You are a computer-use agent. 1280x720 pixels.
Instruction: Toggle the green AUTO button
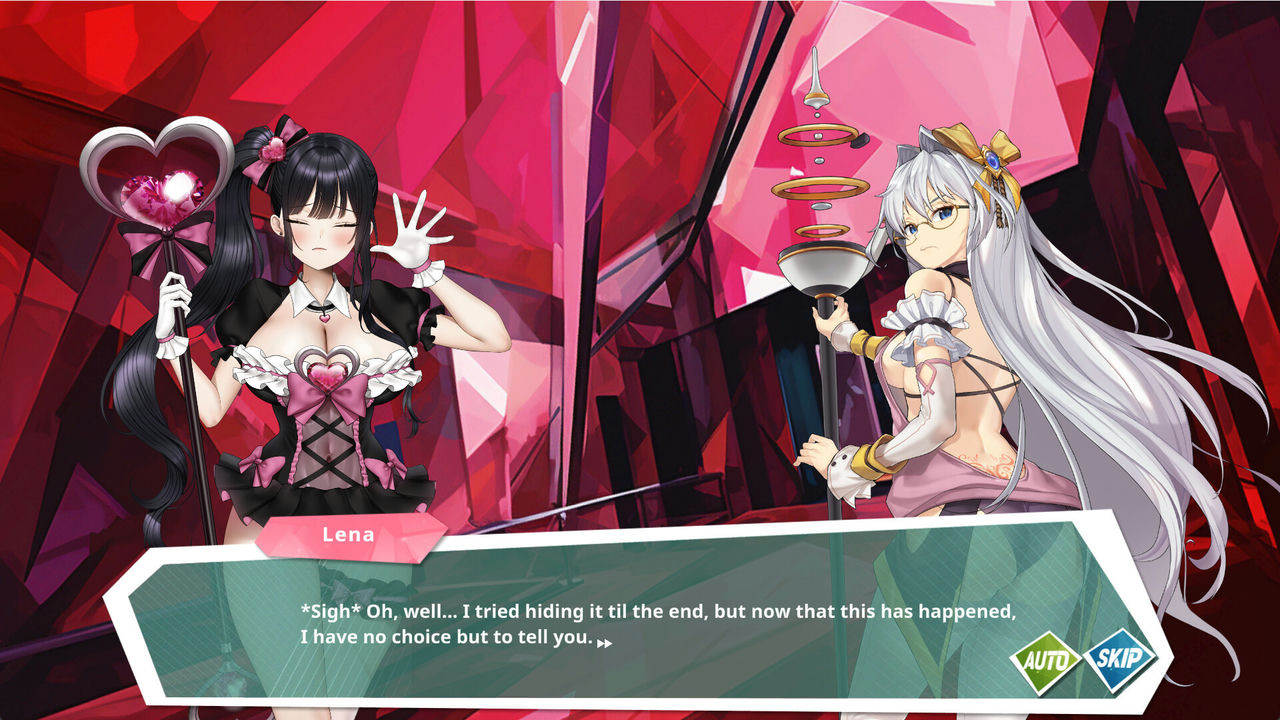tap(1045, 661)
